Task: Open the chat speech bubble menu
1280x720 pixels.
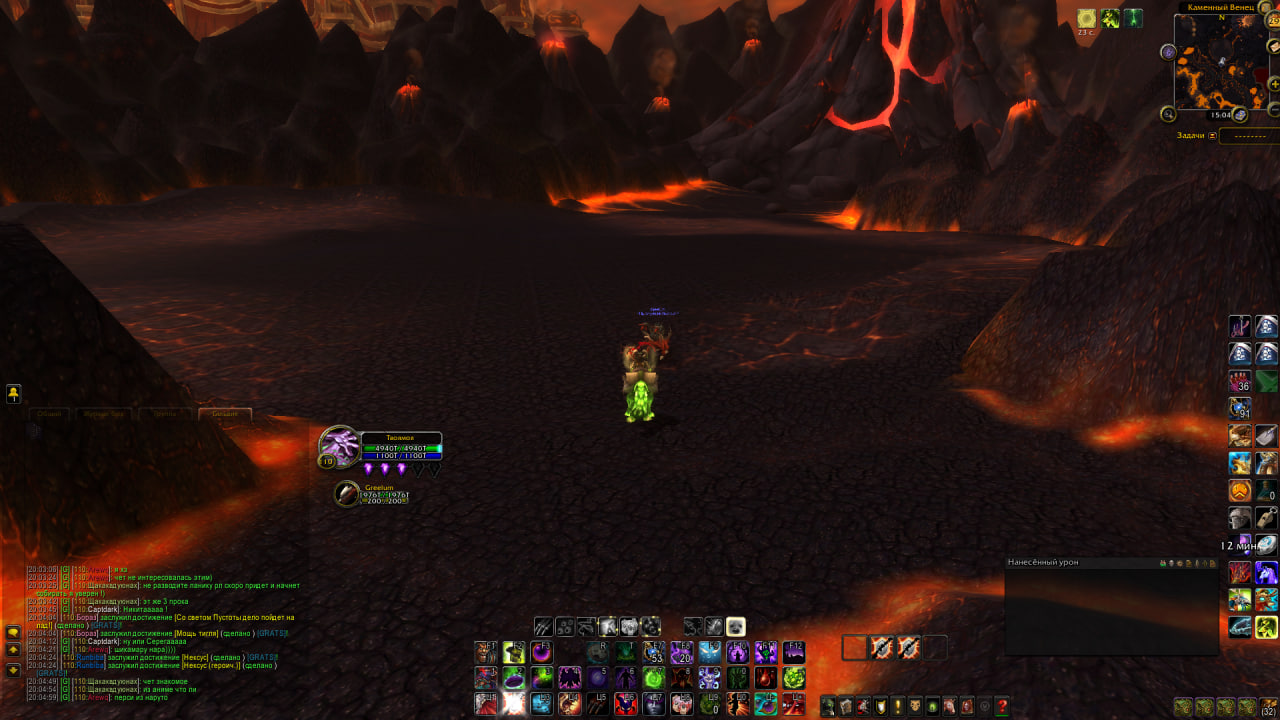Action: coord(13,632)
